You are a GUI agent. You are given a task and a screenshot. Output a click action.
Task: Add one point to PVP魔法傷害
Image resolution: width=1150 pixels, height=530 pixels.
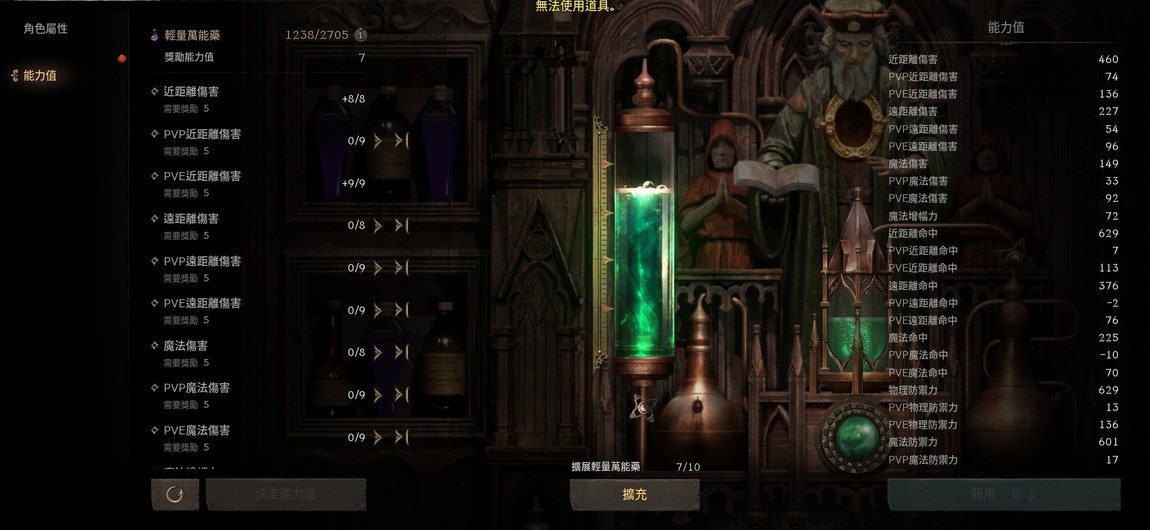(x=378, y=395)
